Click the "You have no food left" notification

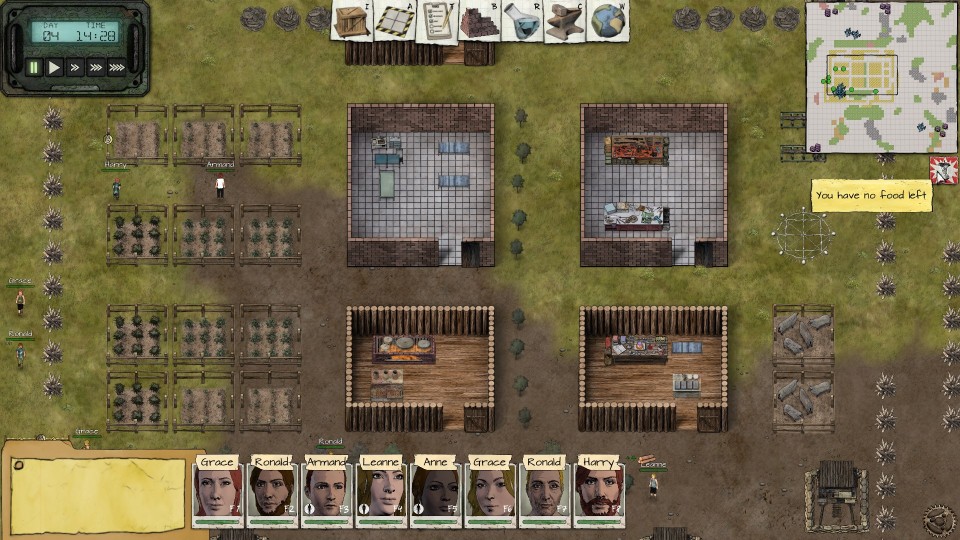click(x=871, y=195)
